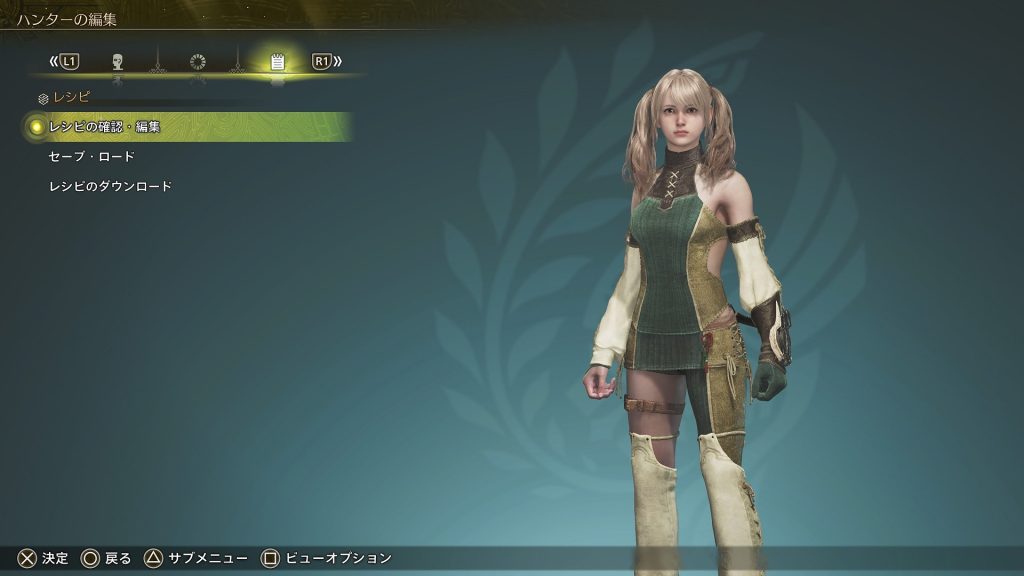Viewport: 1024px width, 576px height.
Task: Open the セーブ・ロード option
Action: 92,157
